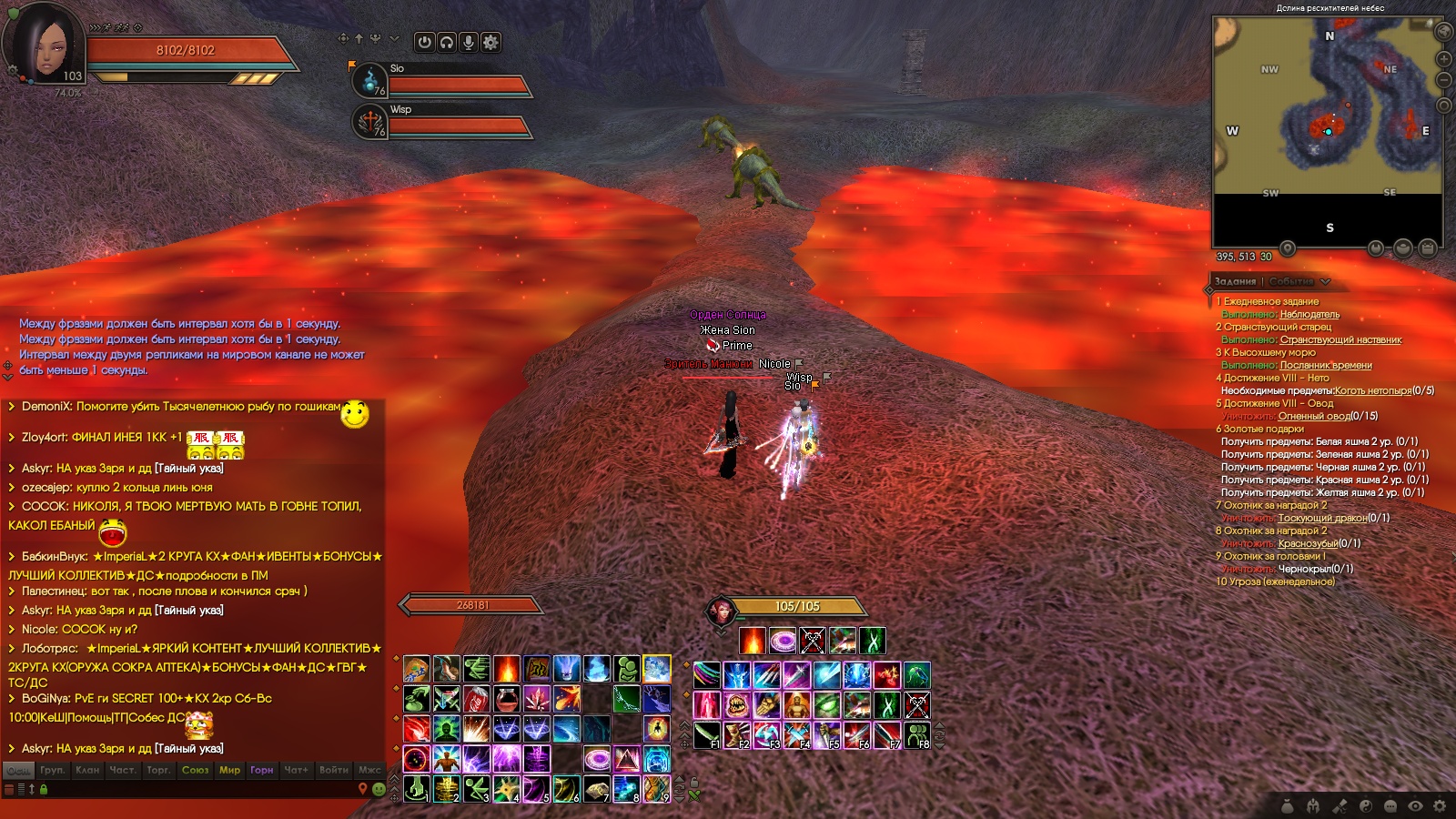1456x819 pixels.
Task: Open the calendar icon under the minimap
Action: coord(1428,248)
